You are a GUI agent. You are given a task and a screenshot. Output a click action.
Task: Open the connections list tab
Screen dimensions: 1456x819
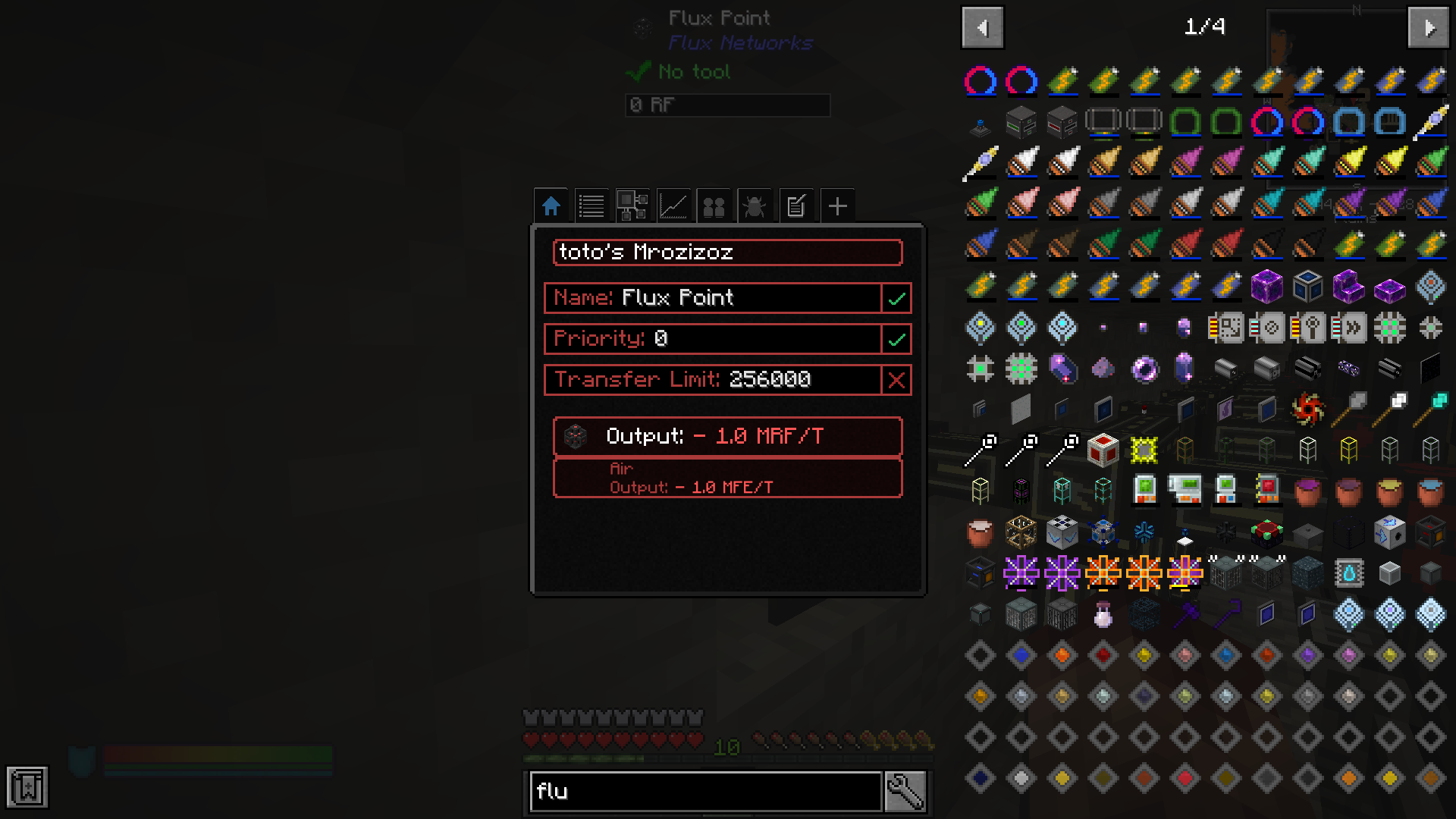tap(591, 206)
